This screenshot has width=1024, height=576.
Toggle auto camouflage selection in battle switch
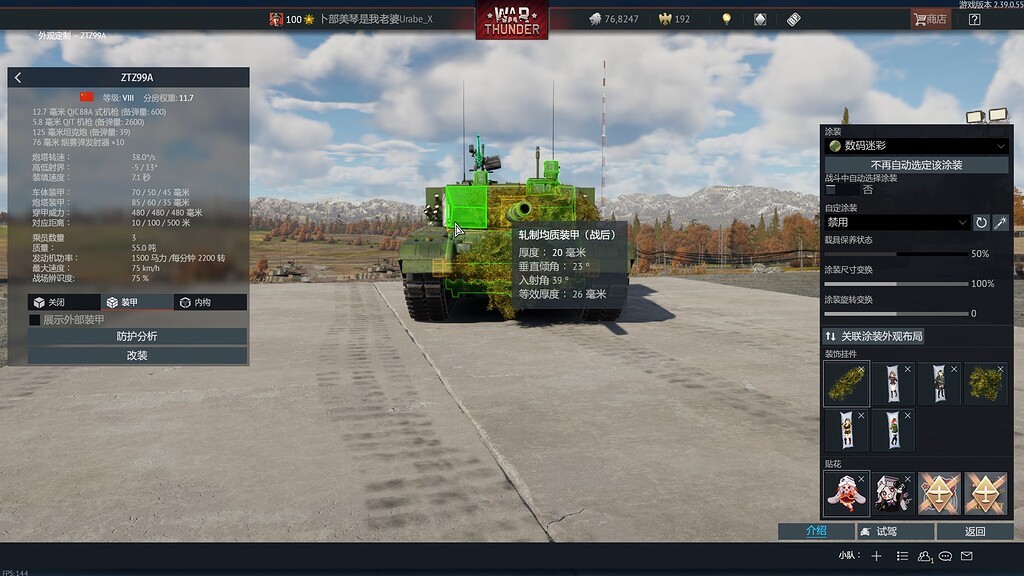click(x=841, y=189)
